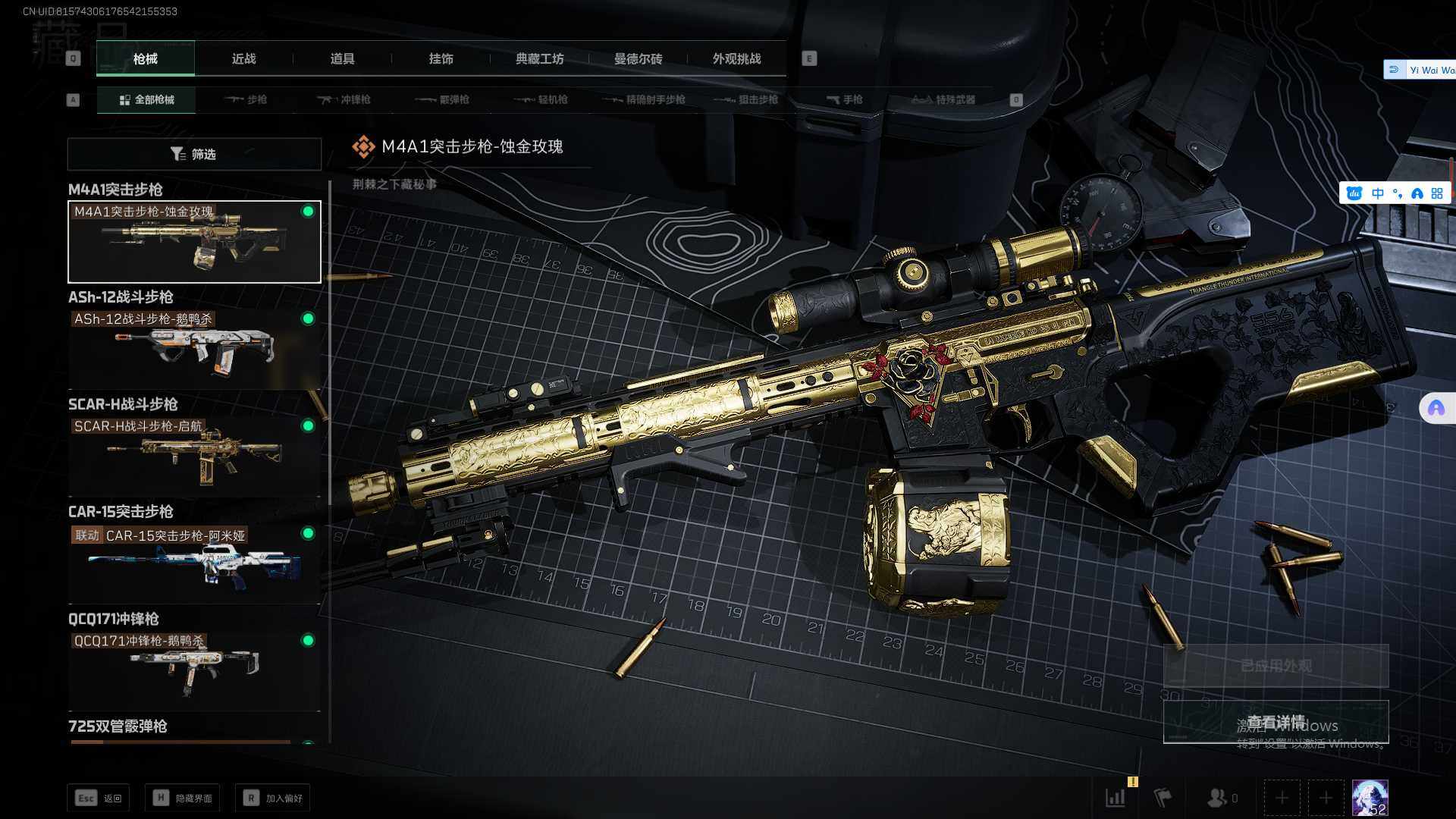Open the 曼德尔砖 tab
Viewport: 1456px width, 819px height.
(638, 59)
